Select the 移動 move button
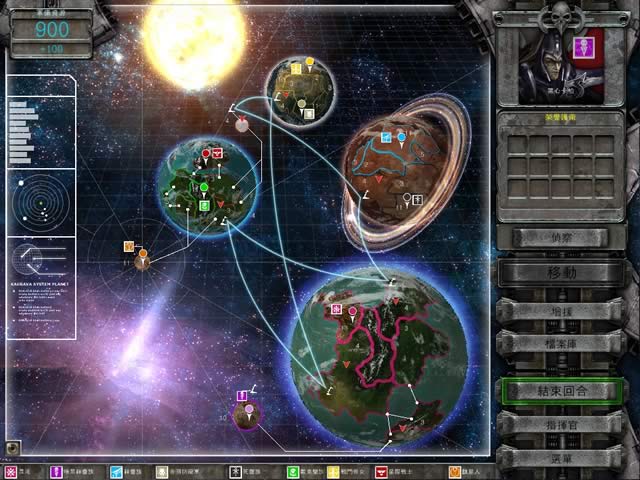The width and height of the screenshot is (640, 480). point(562,272)
